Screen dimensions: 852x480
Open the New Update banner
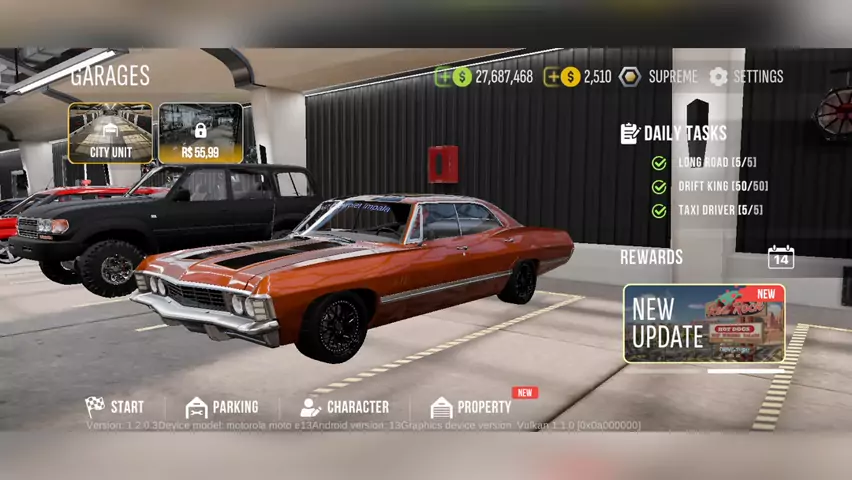(704, 323)
